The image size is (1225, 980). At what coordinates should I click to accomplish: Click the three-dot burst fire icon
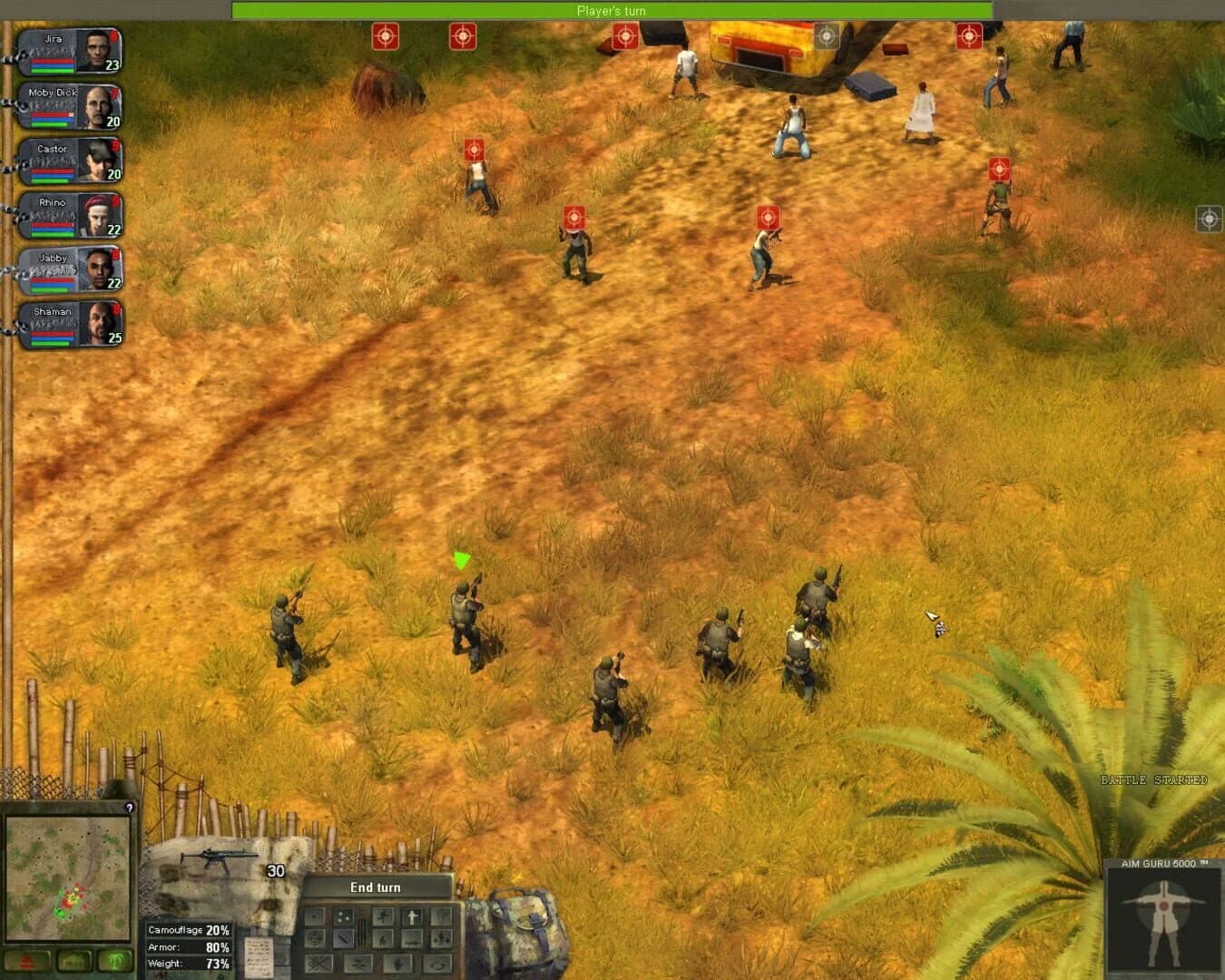[x=343, y=916]
